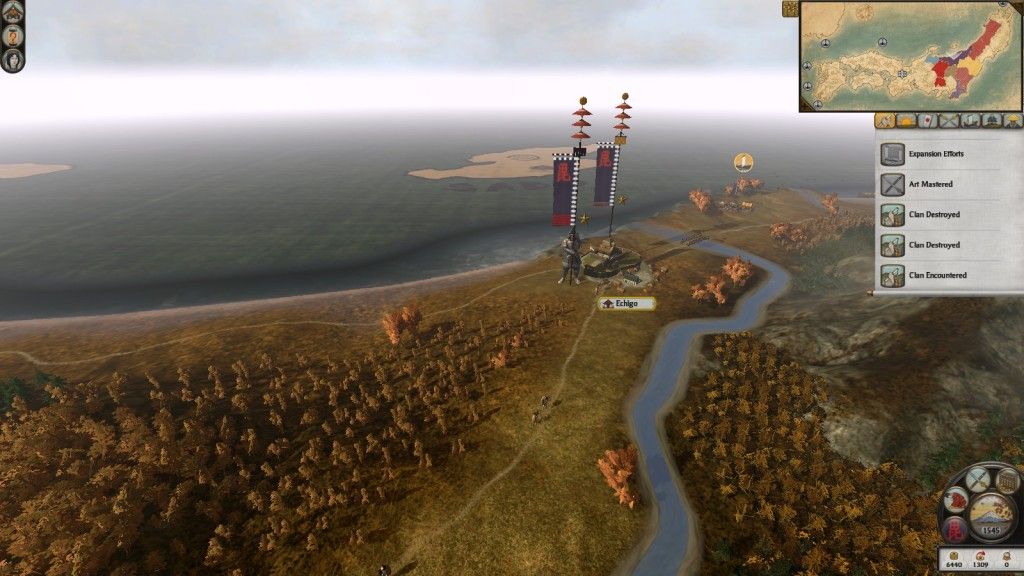Image resolution: width=1024 pixels, height=576 pixels.
Task: Click the long-haired character portrait icon
Action: pos(12,58)
